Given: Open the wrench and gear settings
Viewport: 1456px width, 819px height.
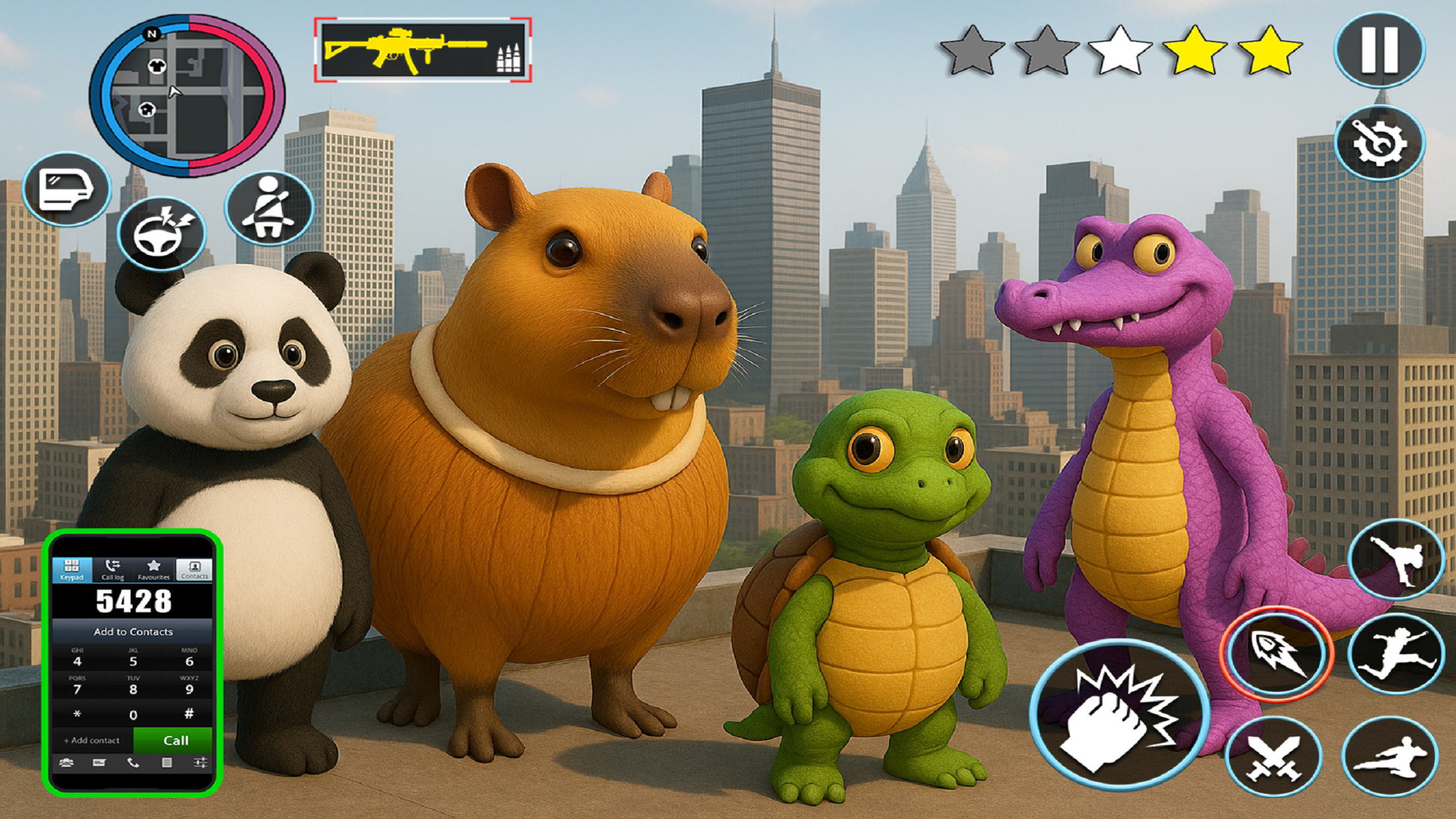Looking at the screenshot, I should click(1379, 142).
